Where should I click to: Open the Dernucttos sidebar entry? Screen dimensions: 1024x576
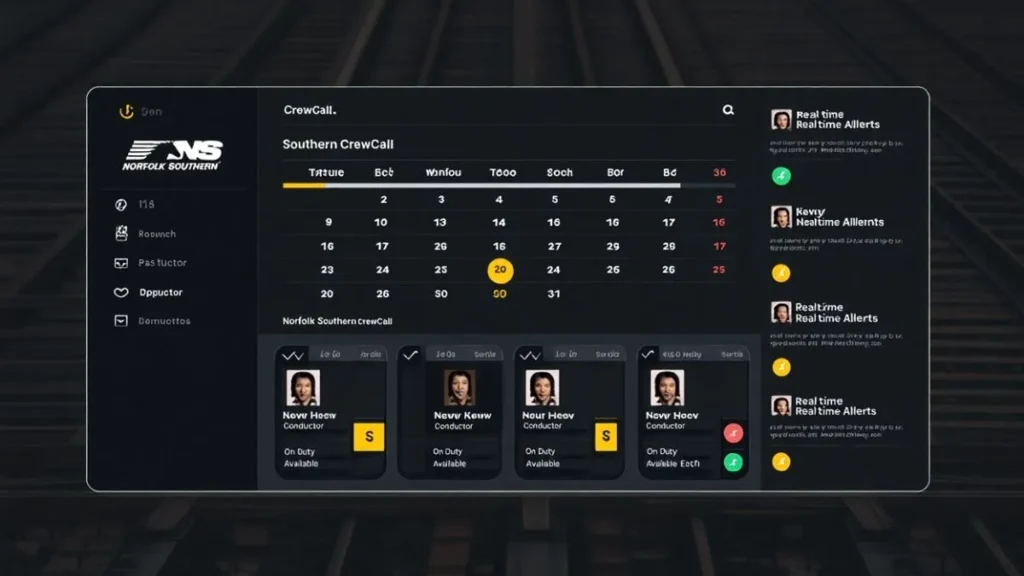(163, 321)
